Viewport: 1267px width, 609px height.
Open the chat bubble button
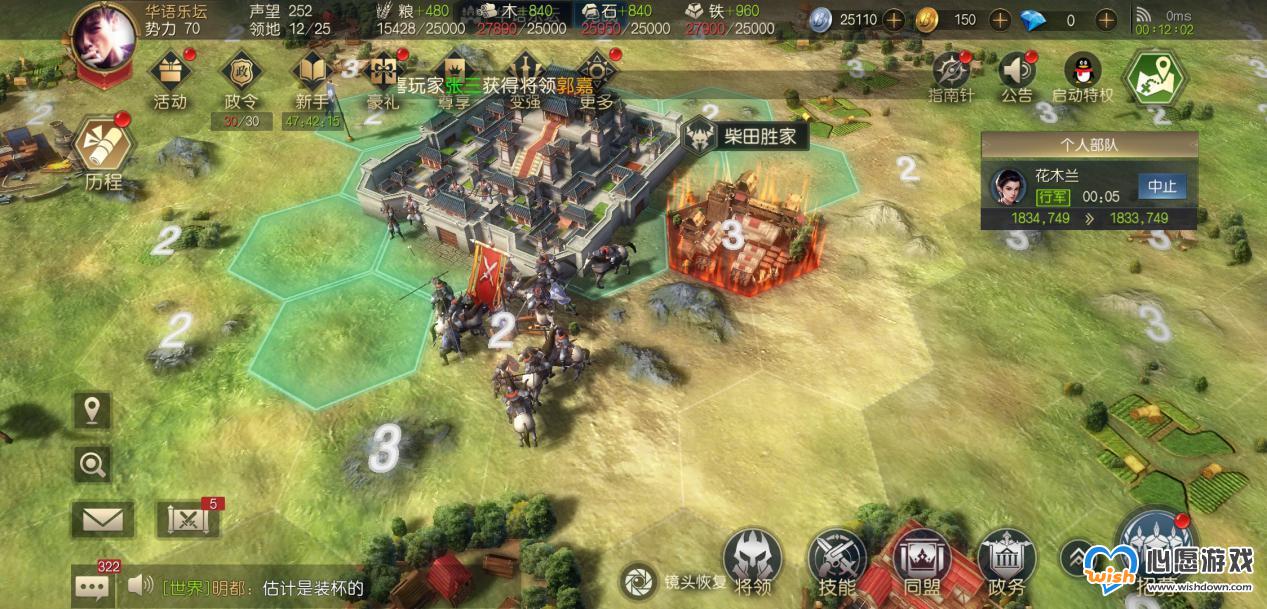click(x=92, y=587)
